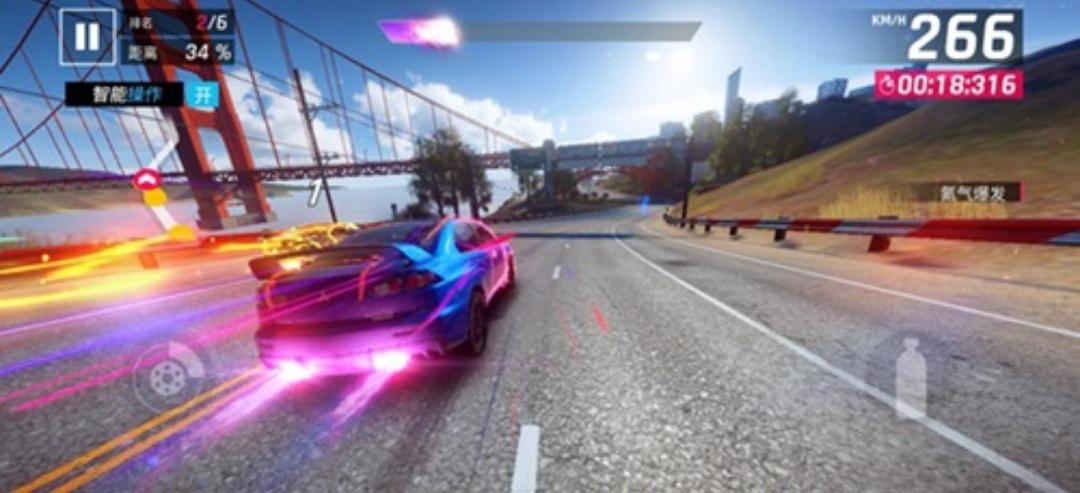Pause the race
This screenshot has height=493, width=1080.
click(x=87, y=37)
